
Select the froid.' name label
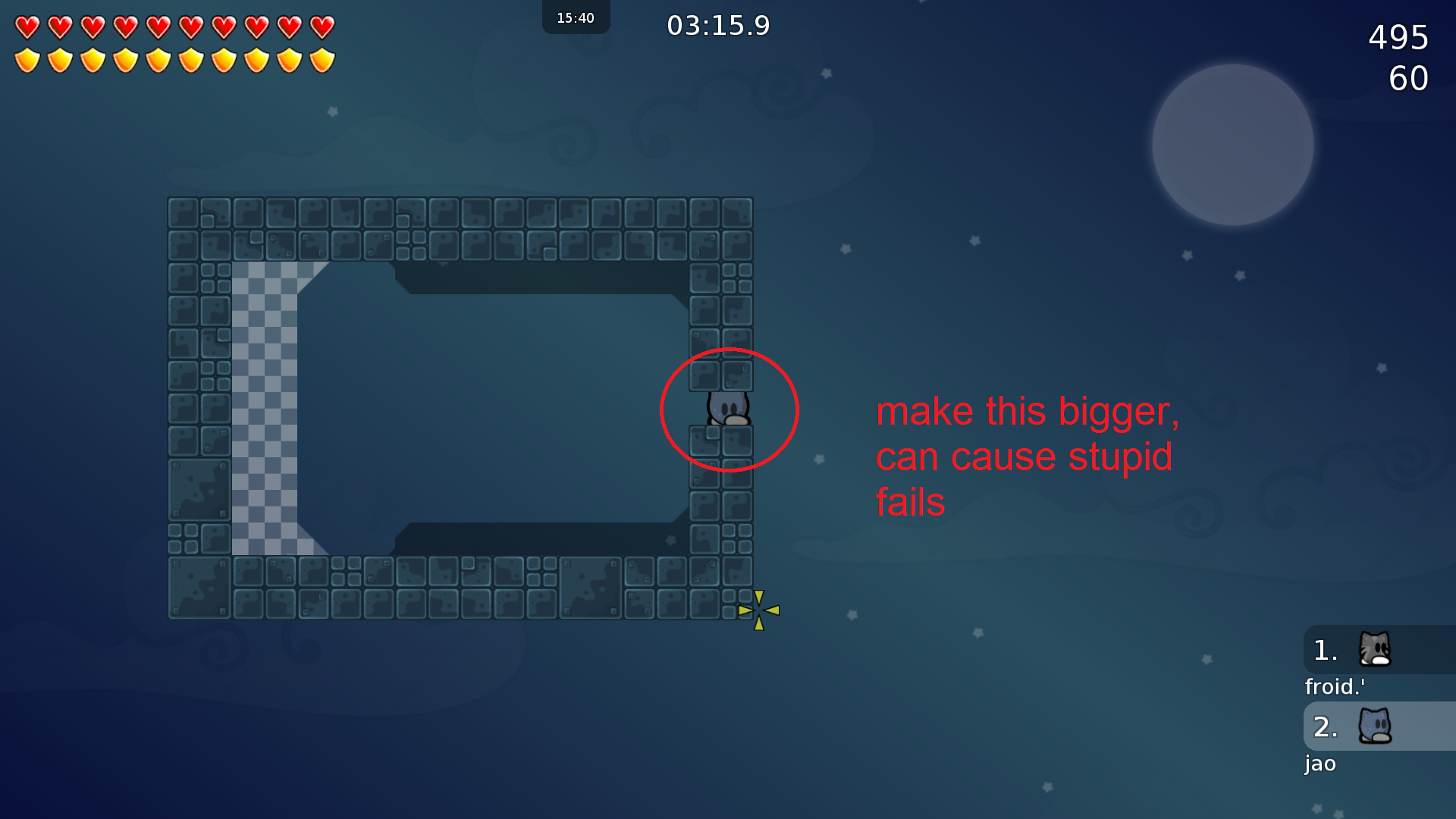pyautogui.click(x=1335, y=687)
